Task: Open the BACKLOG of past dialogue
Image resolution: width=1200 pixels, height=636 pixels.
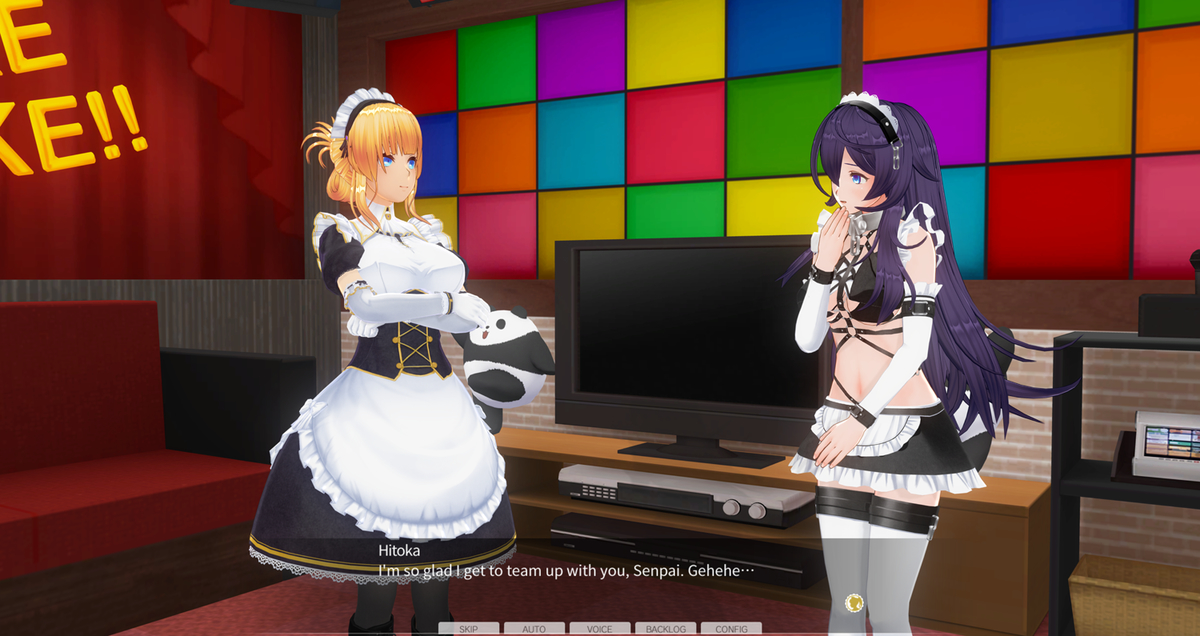Action: tap(666, 629)
